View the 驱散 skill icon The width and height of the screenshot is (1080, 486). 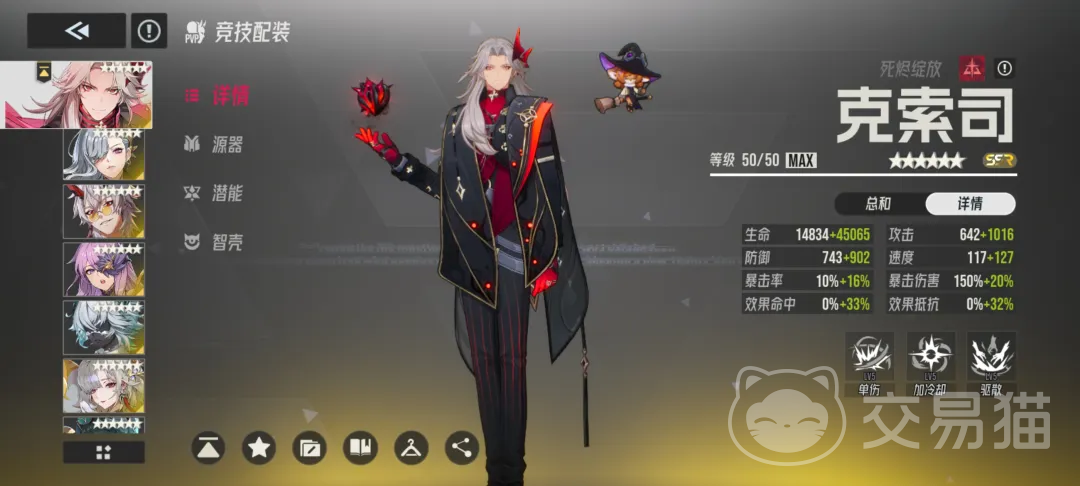(992, 361)
